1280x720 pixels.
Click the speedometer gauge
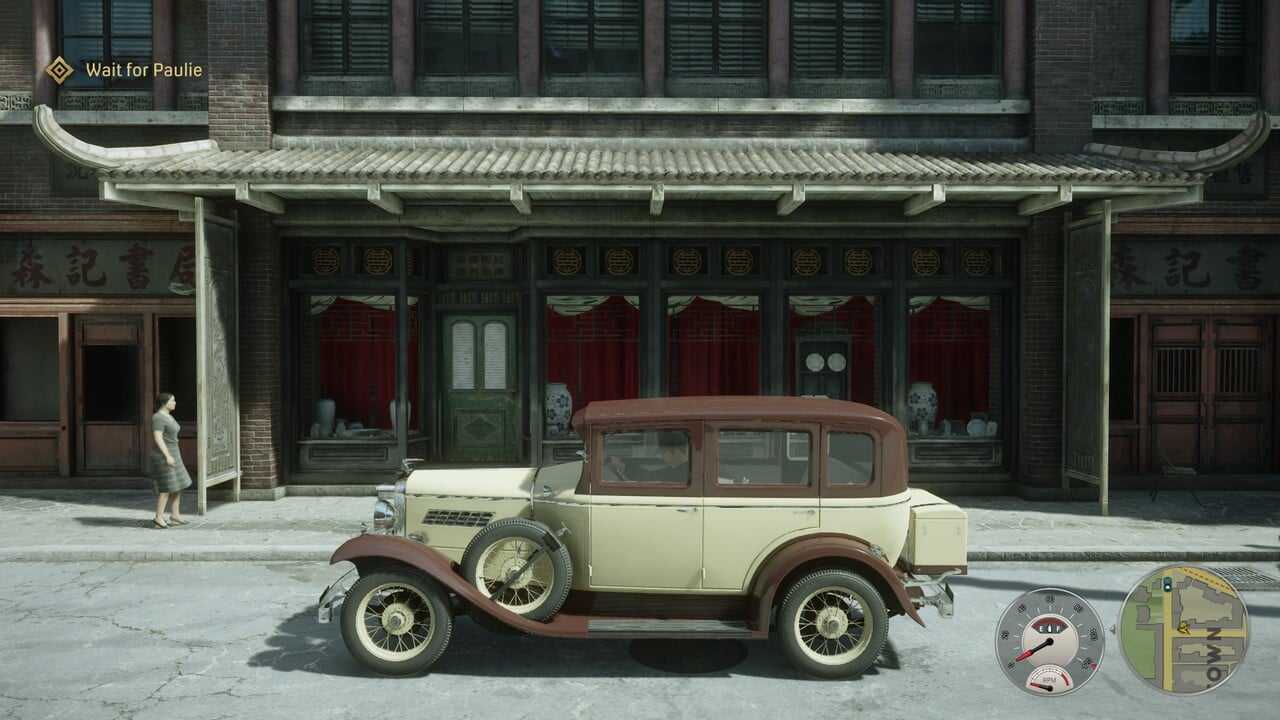click(1049, 641)
